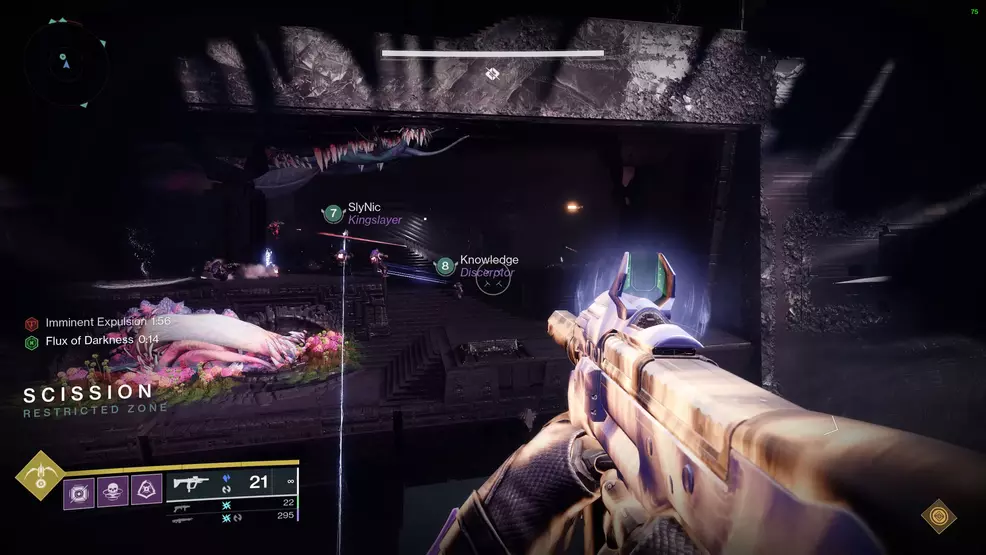Viewport: 986px width, 555px height.
Task: Select the Imminent Expulsion debuff icon
Action: (32, 324)
